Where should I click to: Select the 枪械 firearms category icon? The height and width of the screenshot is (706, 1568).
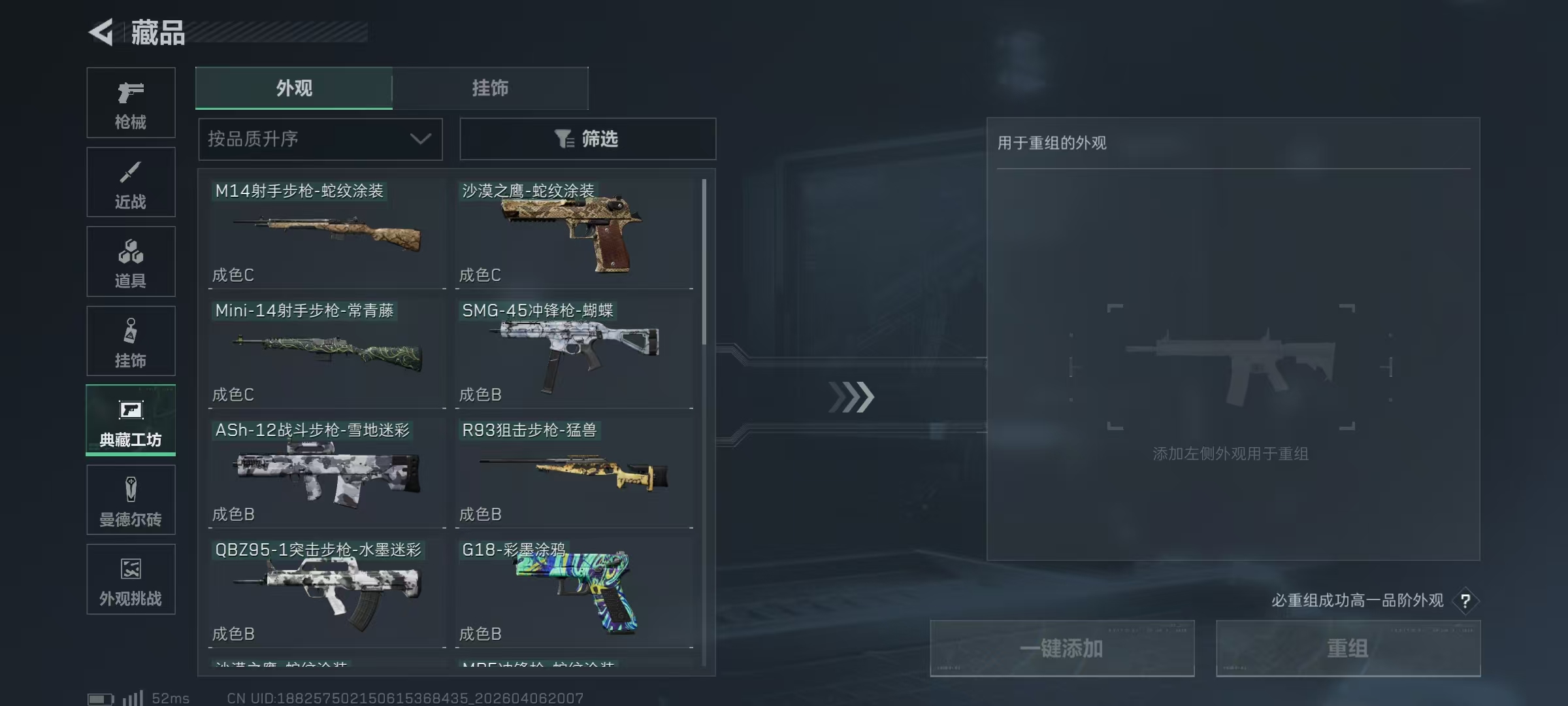coord(131,101)
